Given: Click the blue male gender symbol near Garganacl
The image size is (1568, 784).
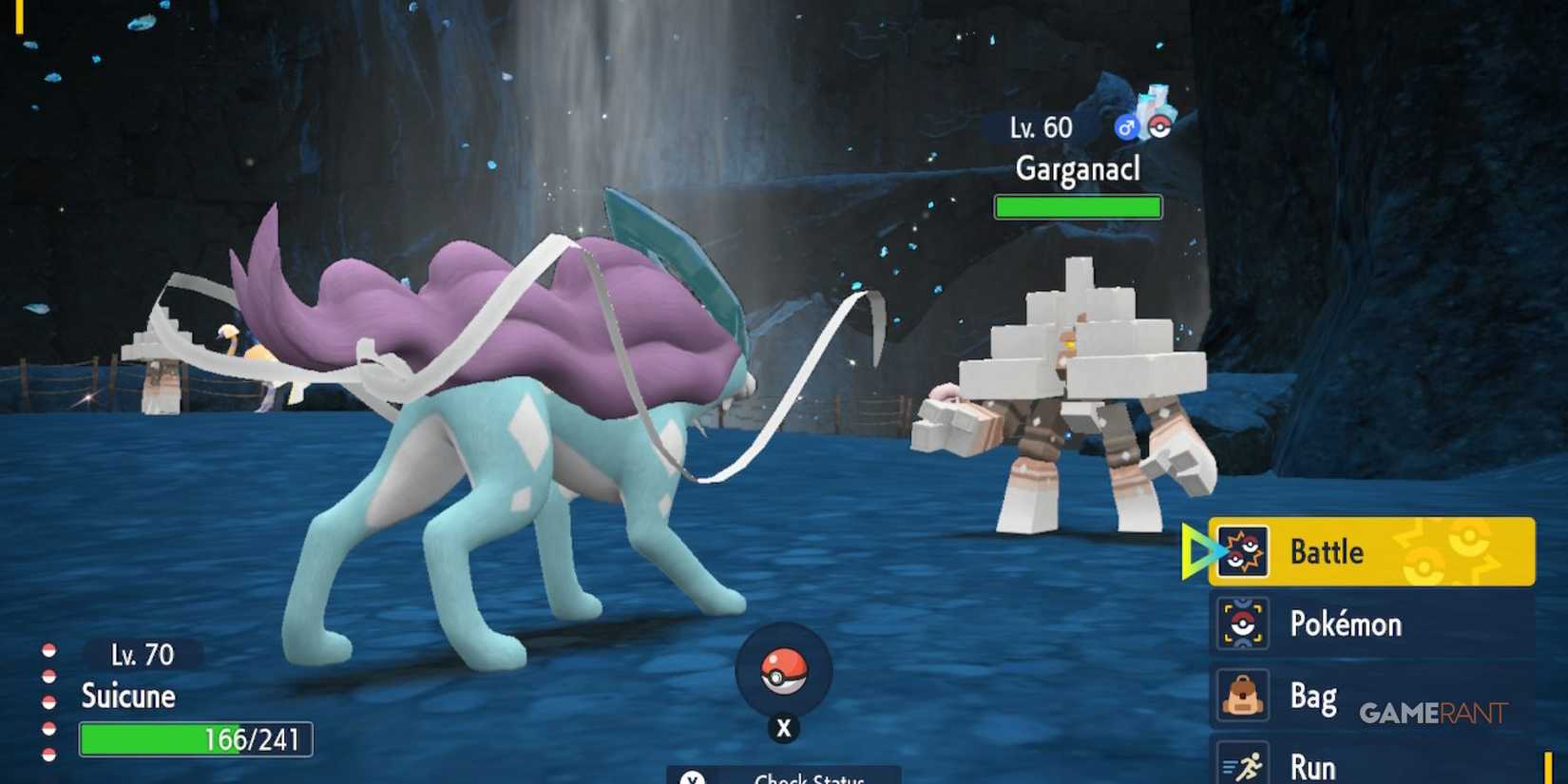Looking at the screenshot, I should (x=1124, y=127).
